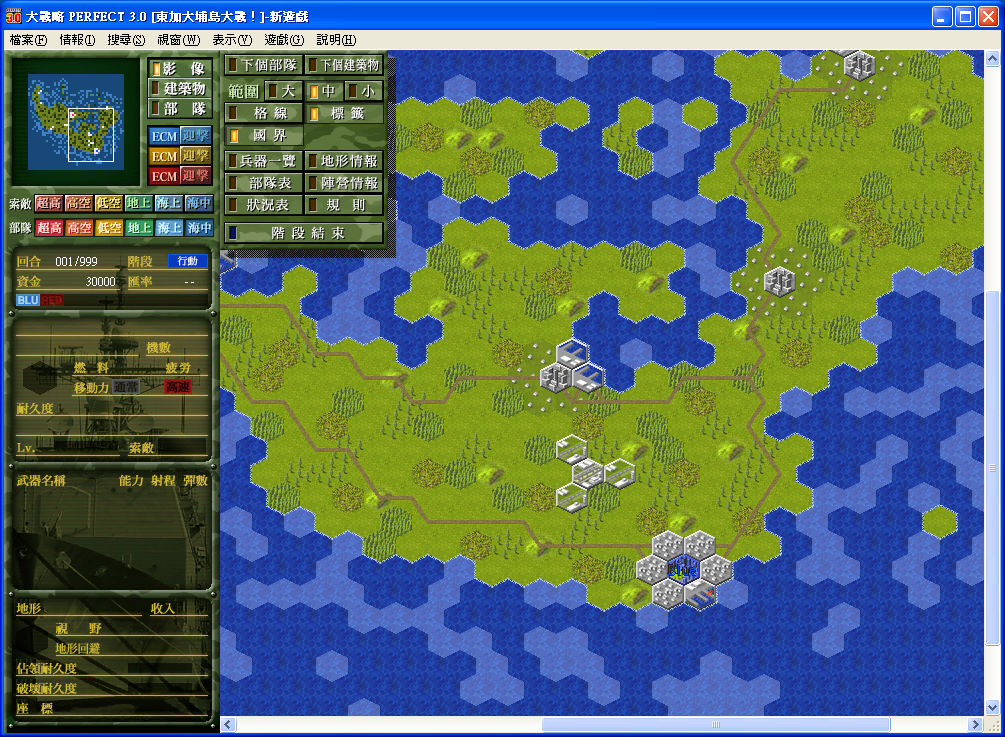Open the 情報 menu in the menu bar

(77, 40)
